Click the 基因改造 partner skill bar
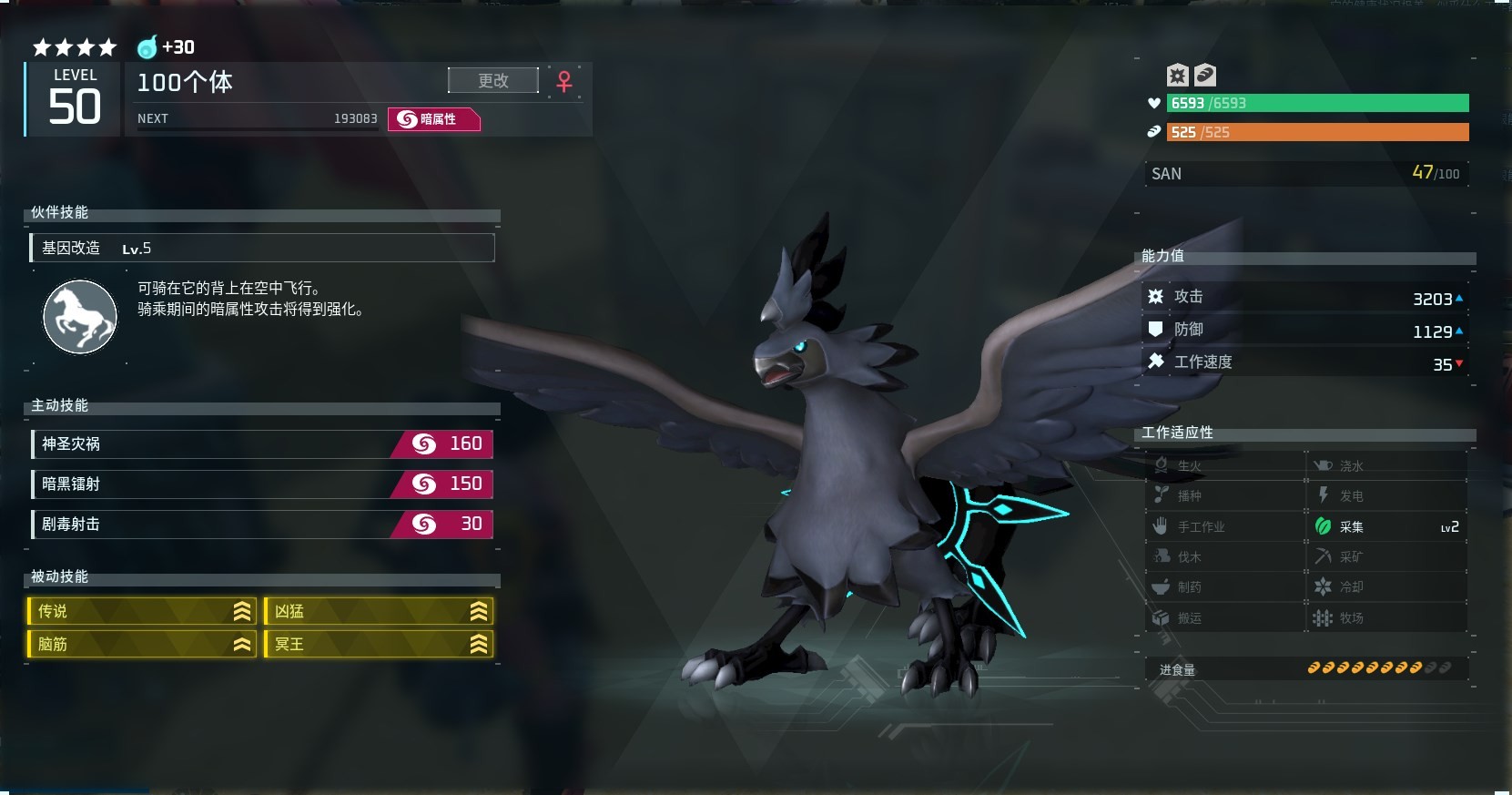 [262, 248]
